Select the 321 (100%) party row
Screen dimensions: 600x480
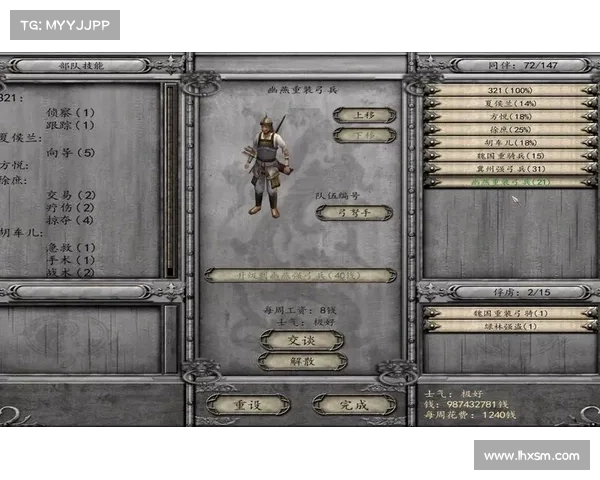pyautogui.click(x=509, y=90)
